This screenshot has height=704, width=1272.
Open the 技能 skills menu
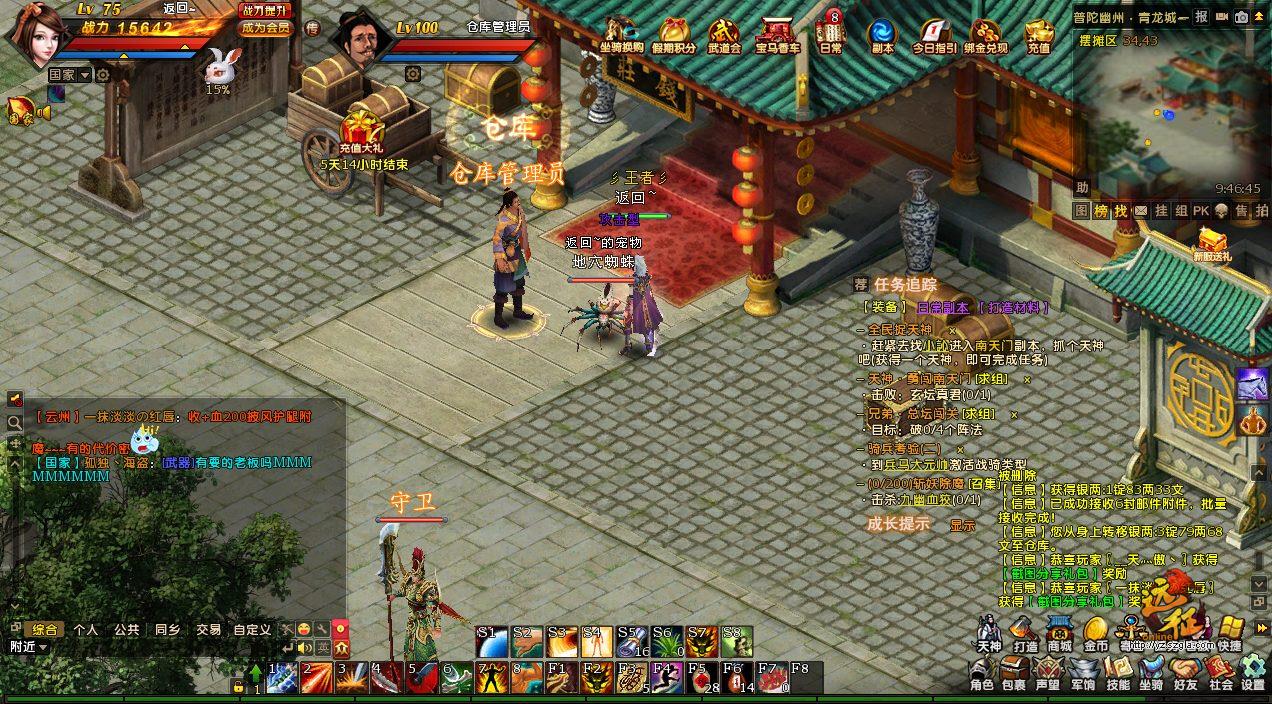[1118, 670]
